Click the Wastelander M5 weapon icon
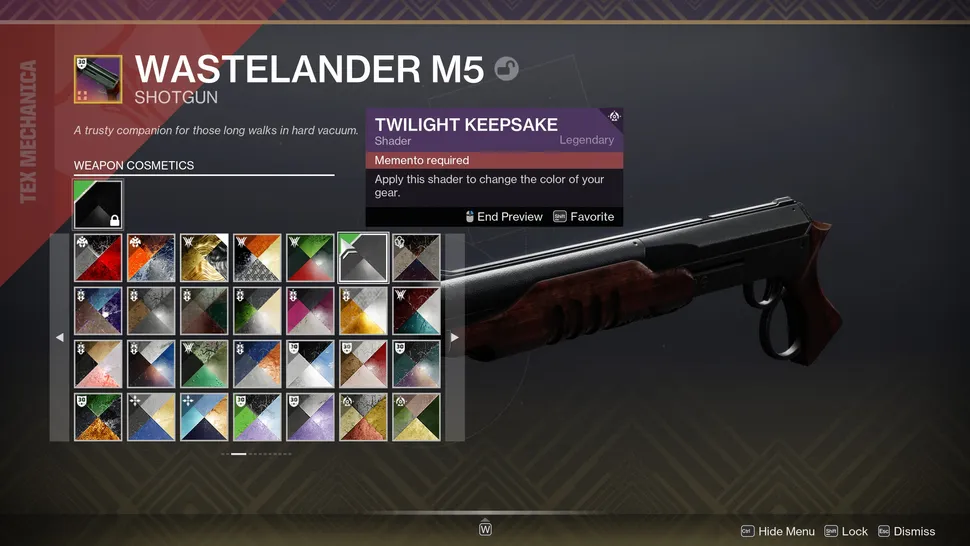The height and width of the screenshot is (546, 970). (x=98, y=80)
